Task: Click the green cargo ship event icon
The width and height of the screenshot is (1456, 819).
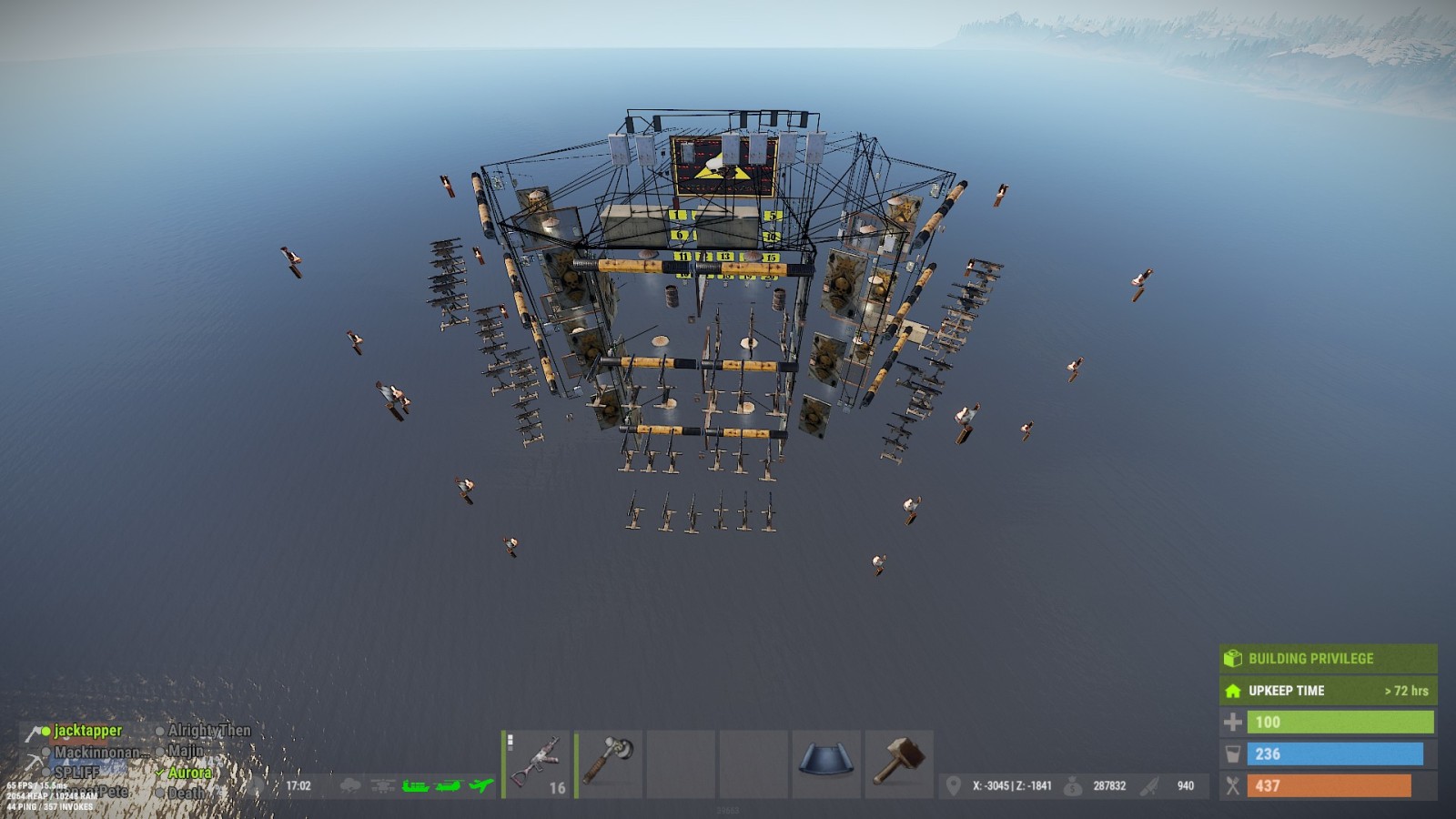Action: 416,785
